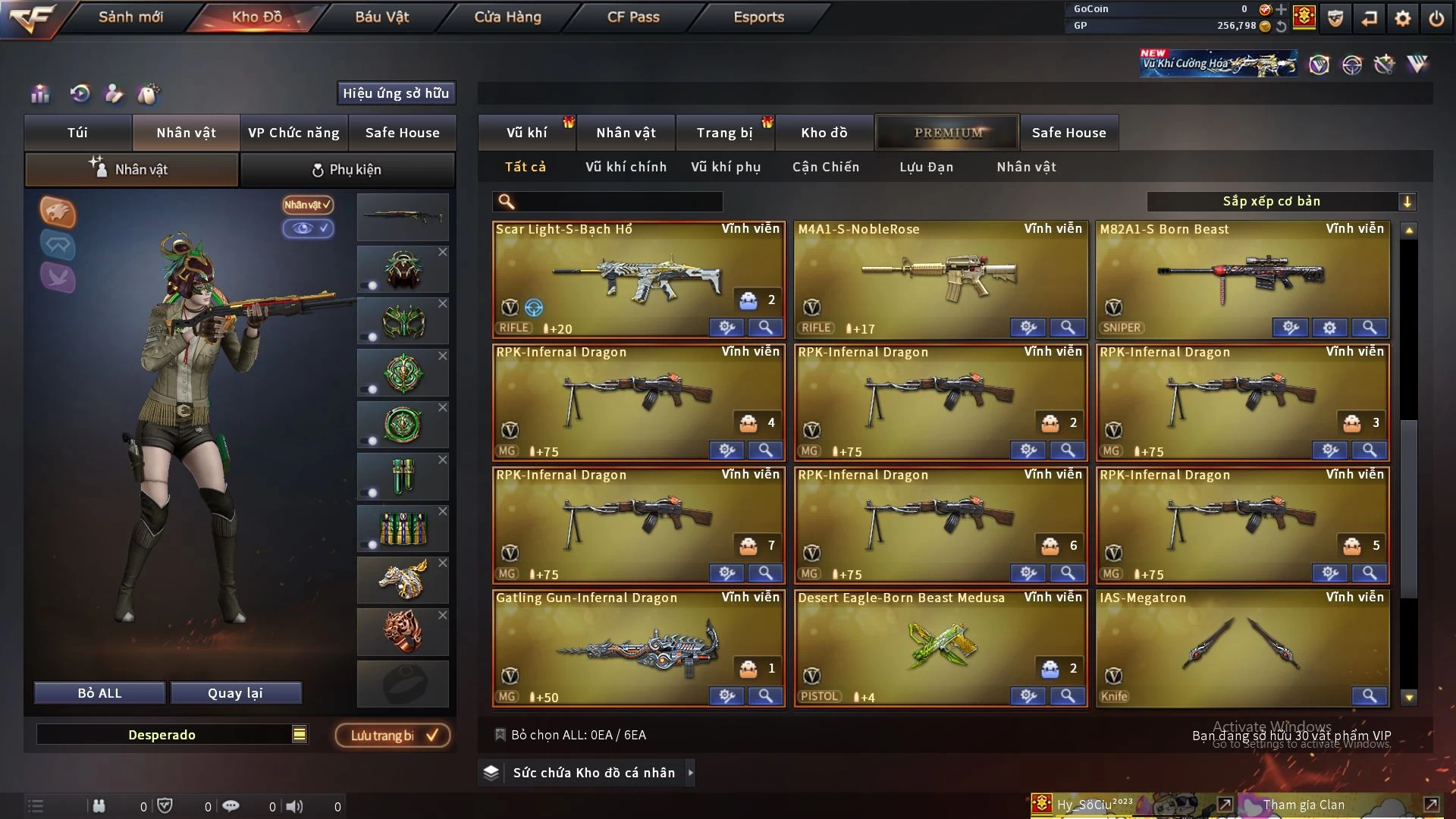Choose the M82A1-S Born Beast sniper
Image resolution: width=1456 pixels, height=819 pixels.
click(1242, 278)
